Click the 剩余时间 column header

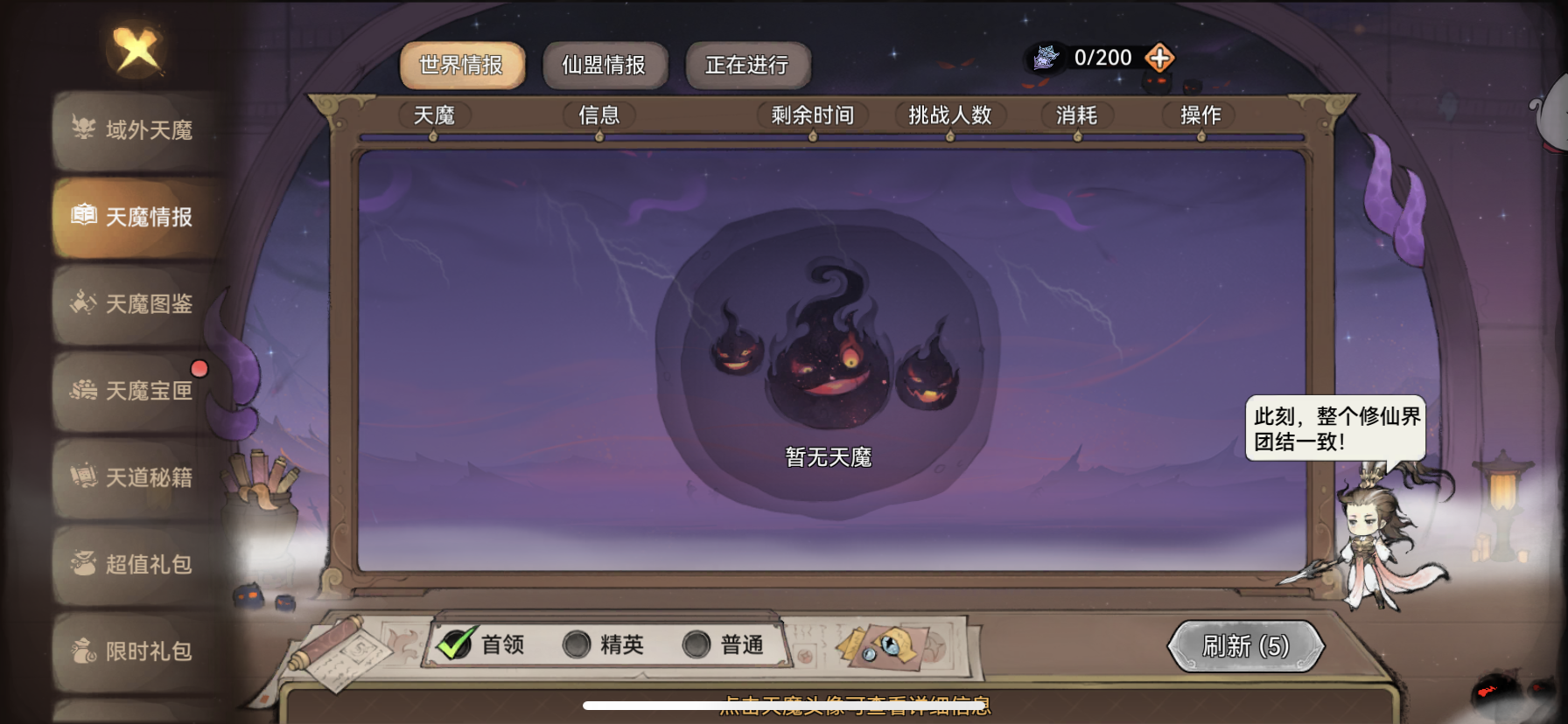(x=813, y=115)
